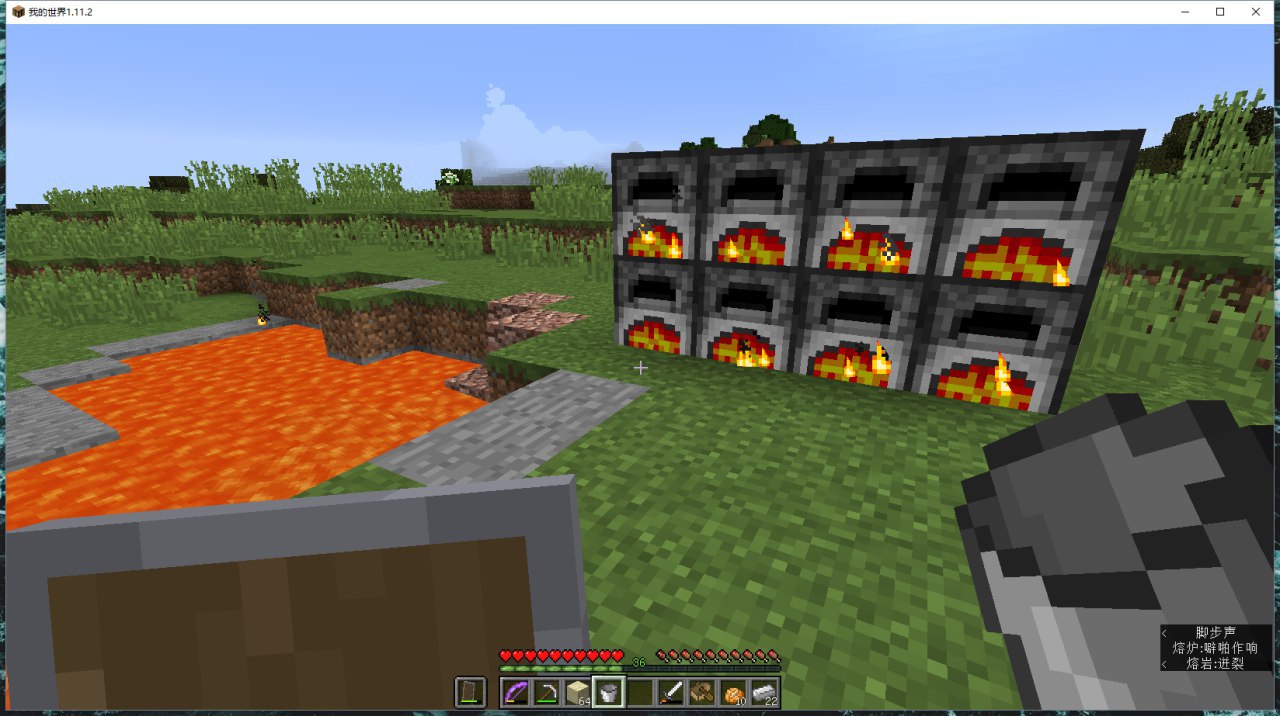Close the Minecraft game window
Viewport: 1280px width, 716px height.
pos(1255,12)
